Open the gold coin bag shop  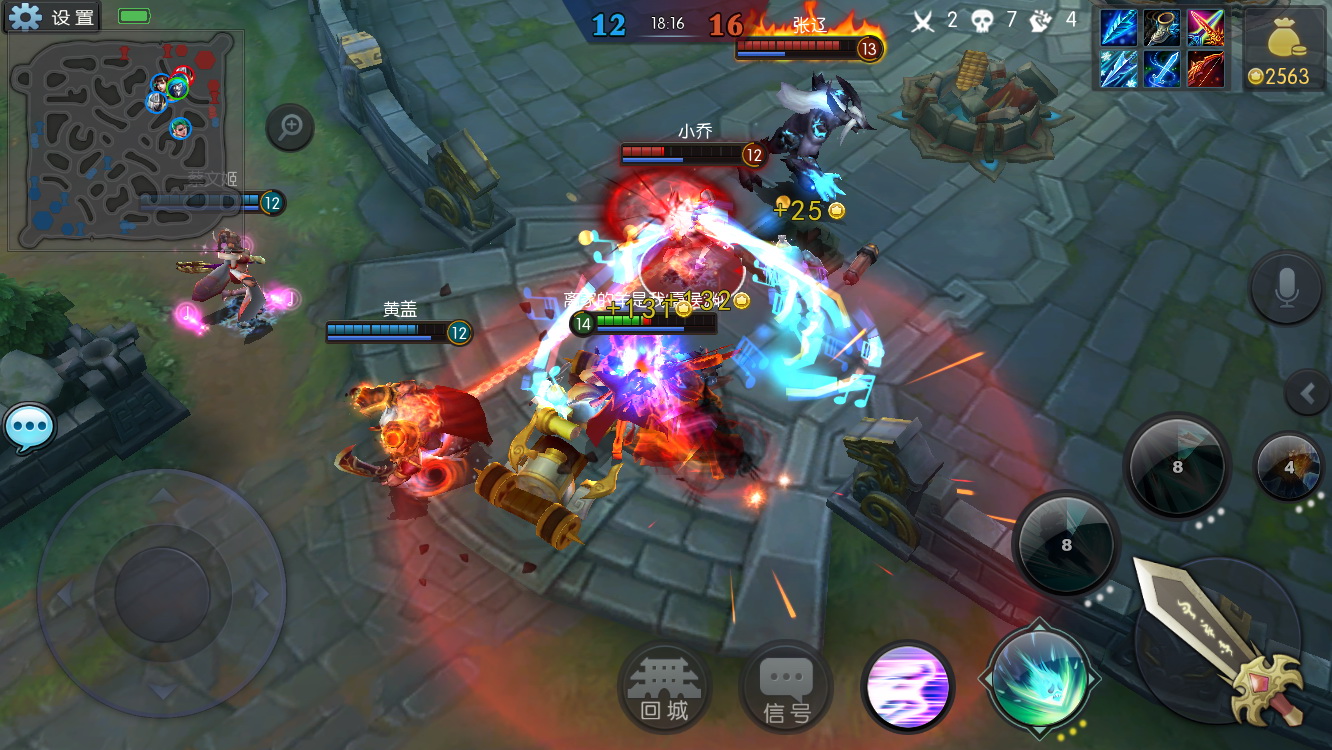tap(1285, 50)
